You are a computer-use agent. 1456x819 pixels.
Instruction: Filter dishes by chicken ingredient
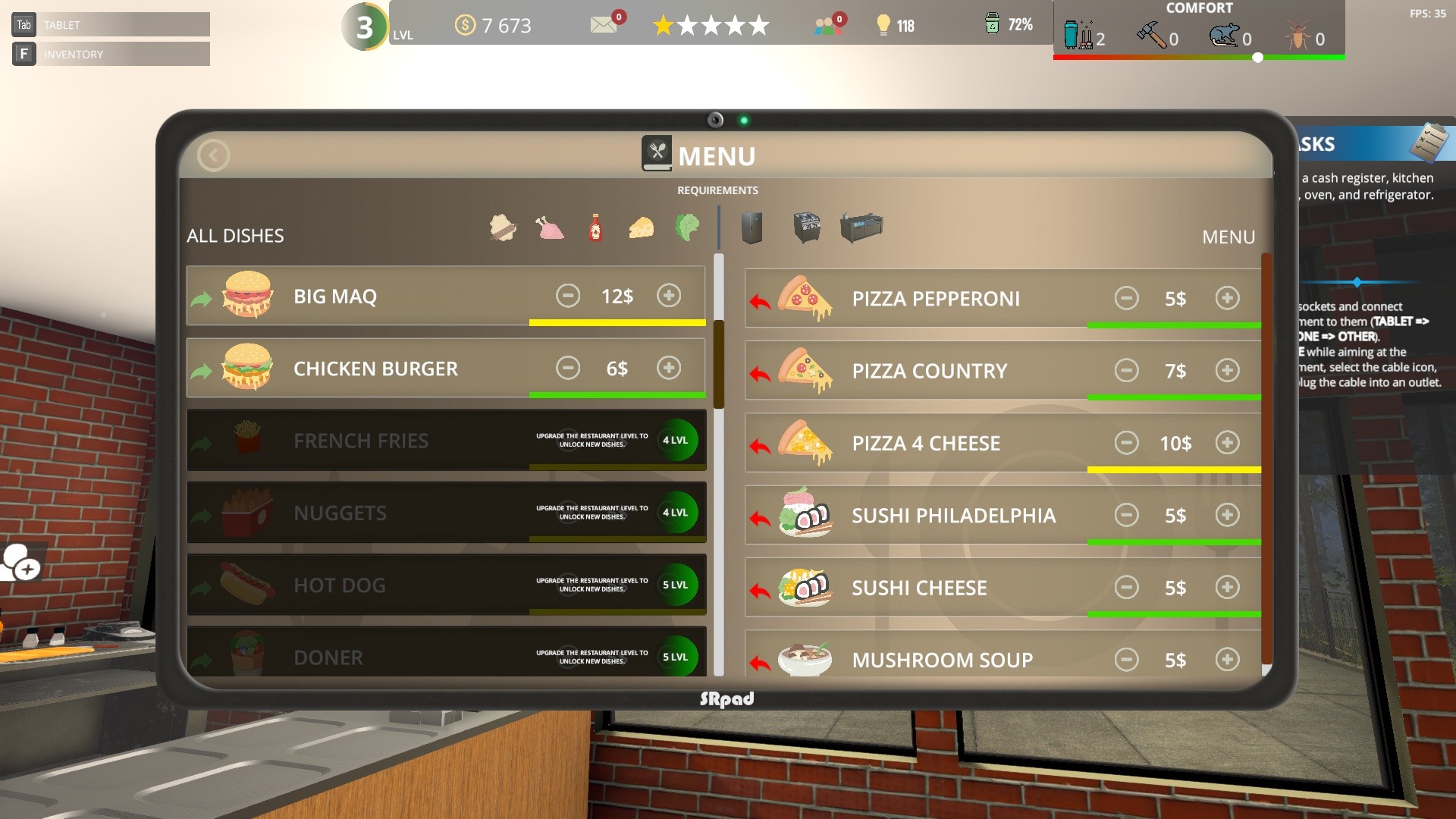(x=549, y=227)
